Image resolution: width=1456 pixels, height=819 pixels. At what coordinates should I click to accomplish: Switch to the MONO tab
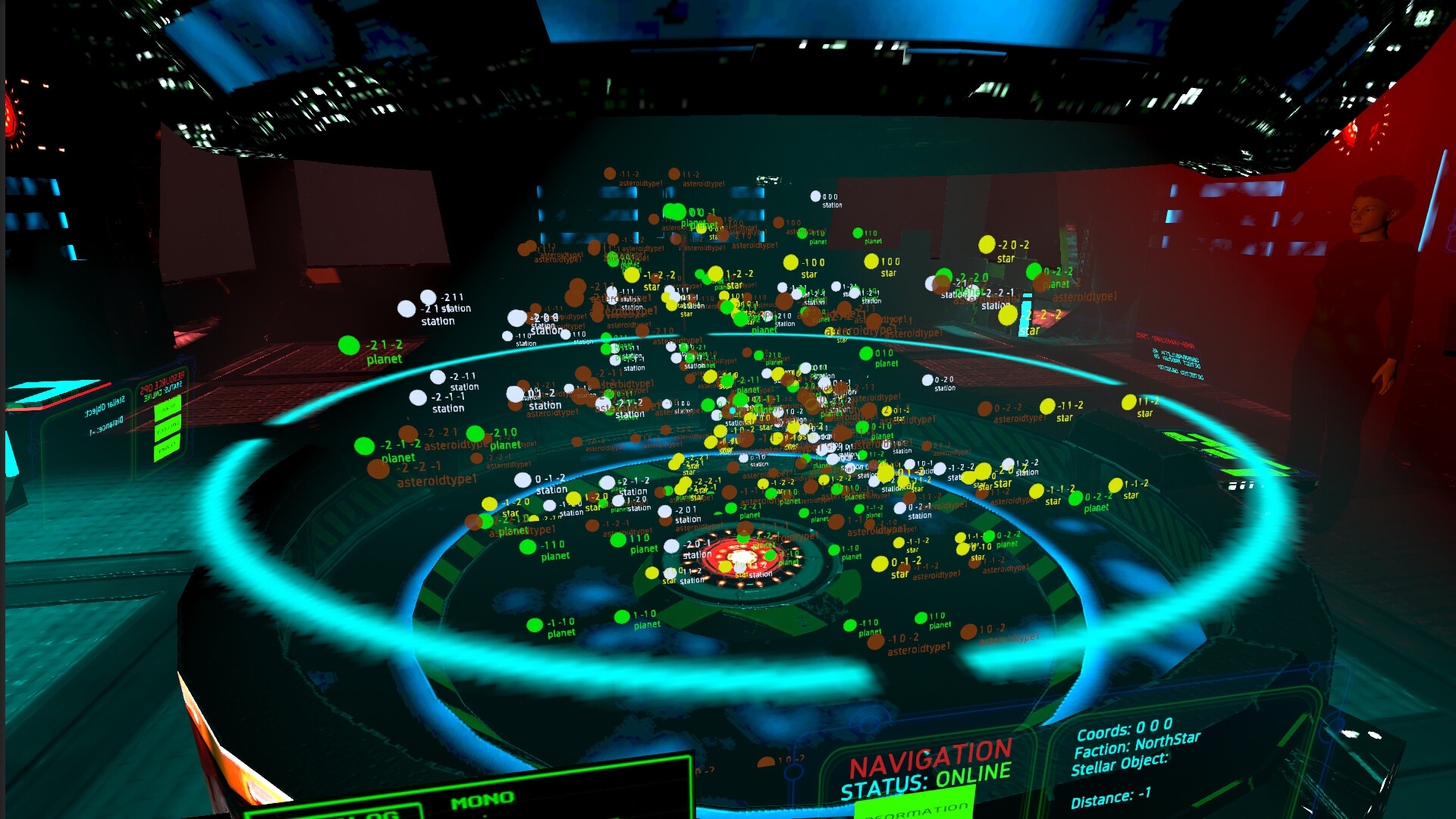[x=483, y=801]
